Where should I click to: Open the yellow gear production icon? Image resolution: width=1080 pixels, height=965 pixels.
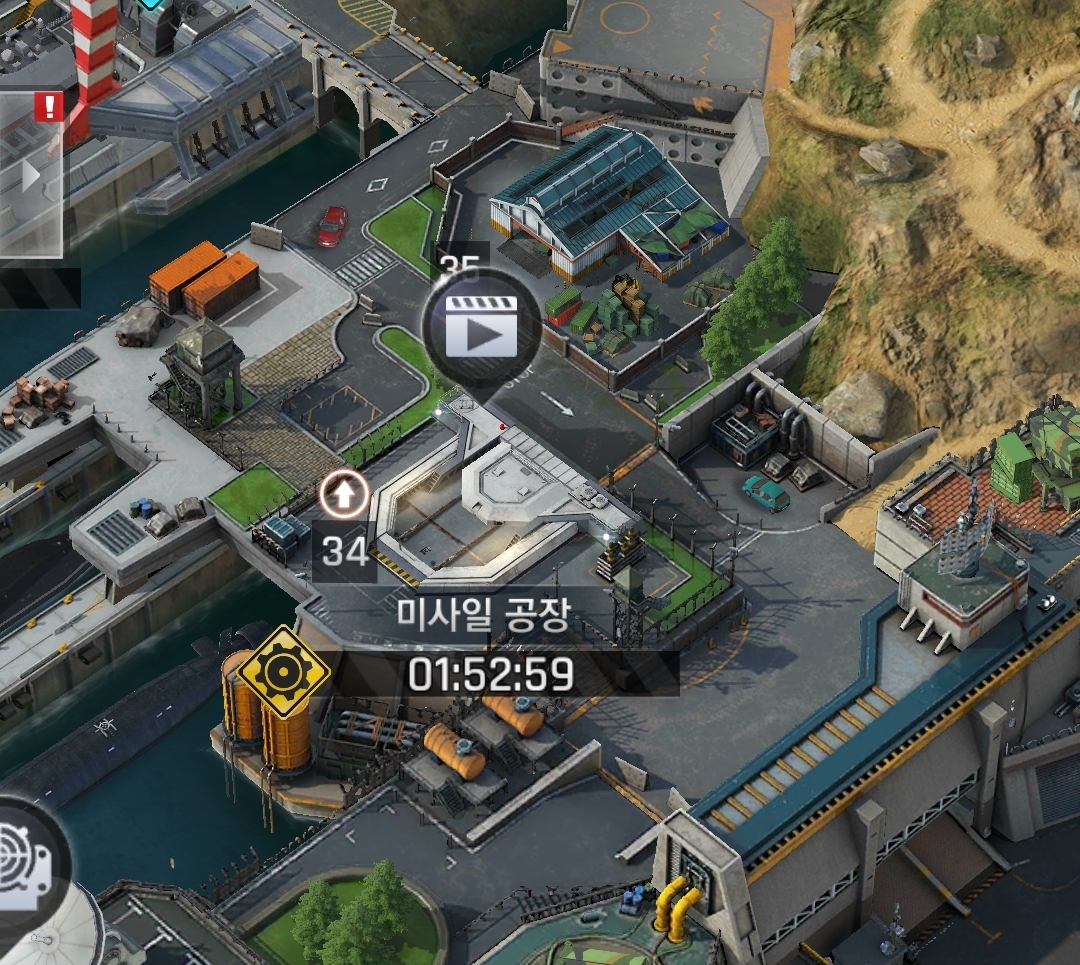click(x=284, y=673)
